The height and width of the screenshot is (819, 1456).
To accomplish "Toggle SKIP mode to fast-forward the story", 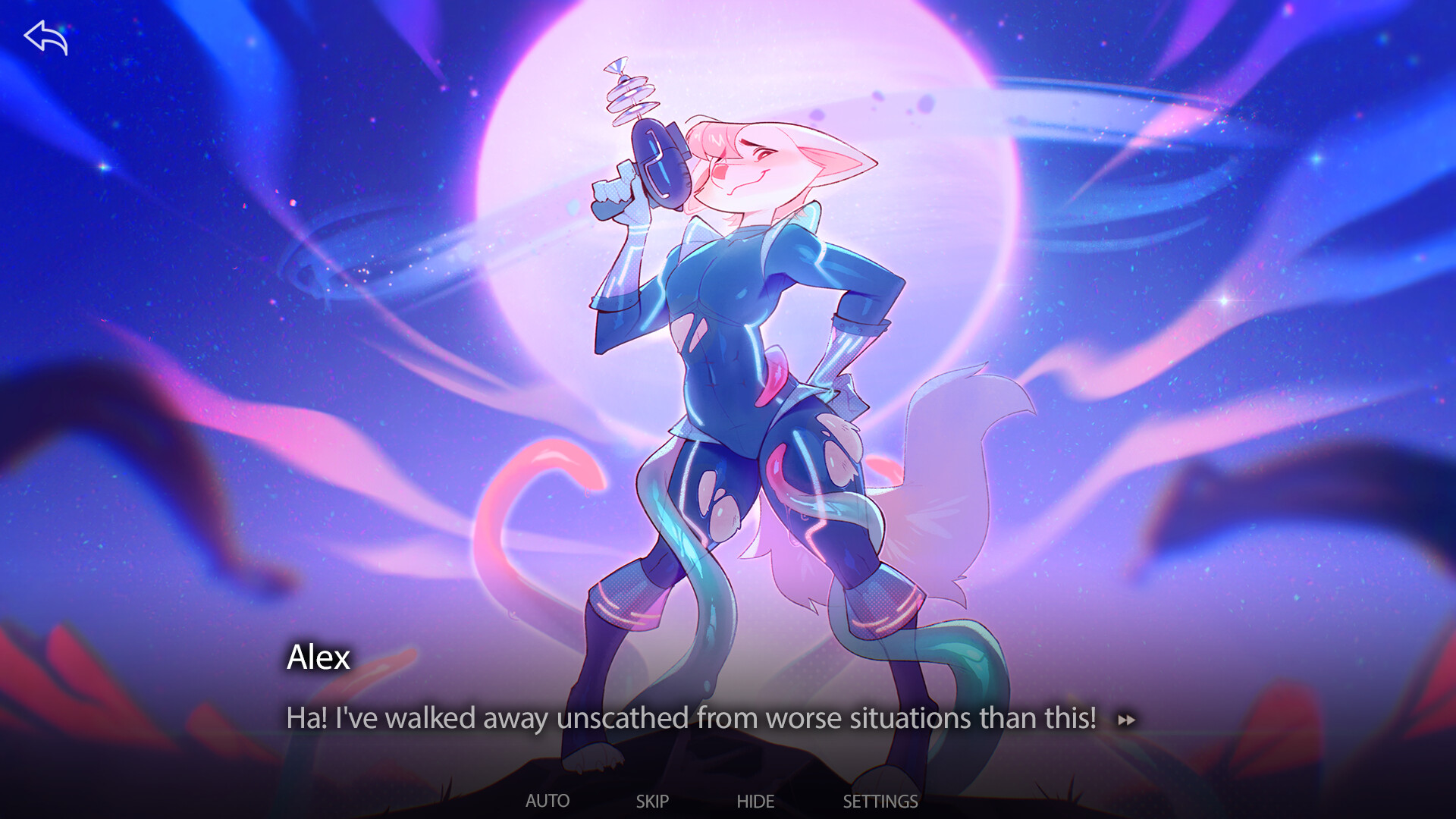I will coord(653,801).
